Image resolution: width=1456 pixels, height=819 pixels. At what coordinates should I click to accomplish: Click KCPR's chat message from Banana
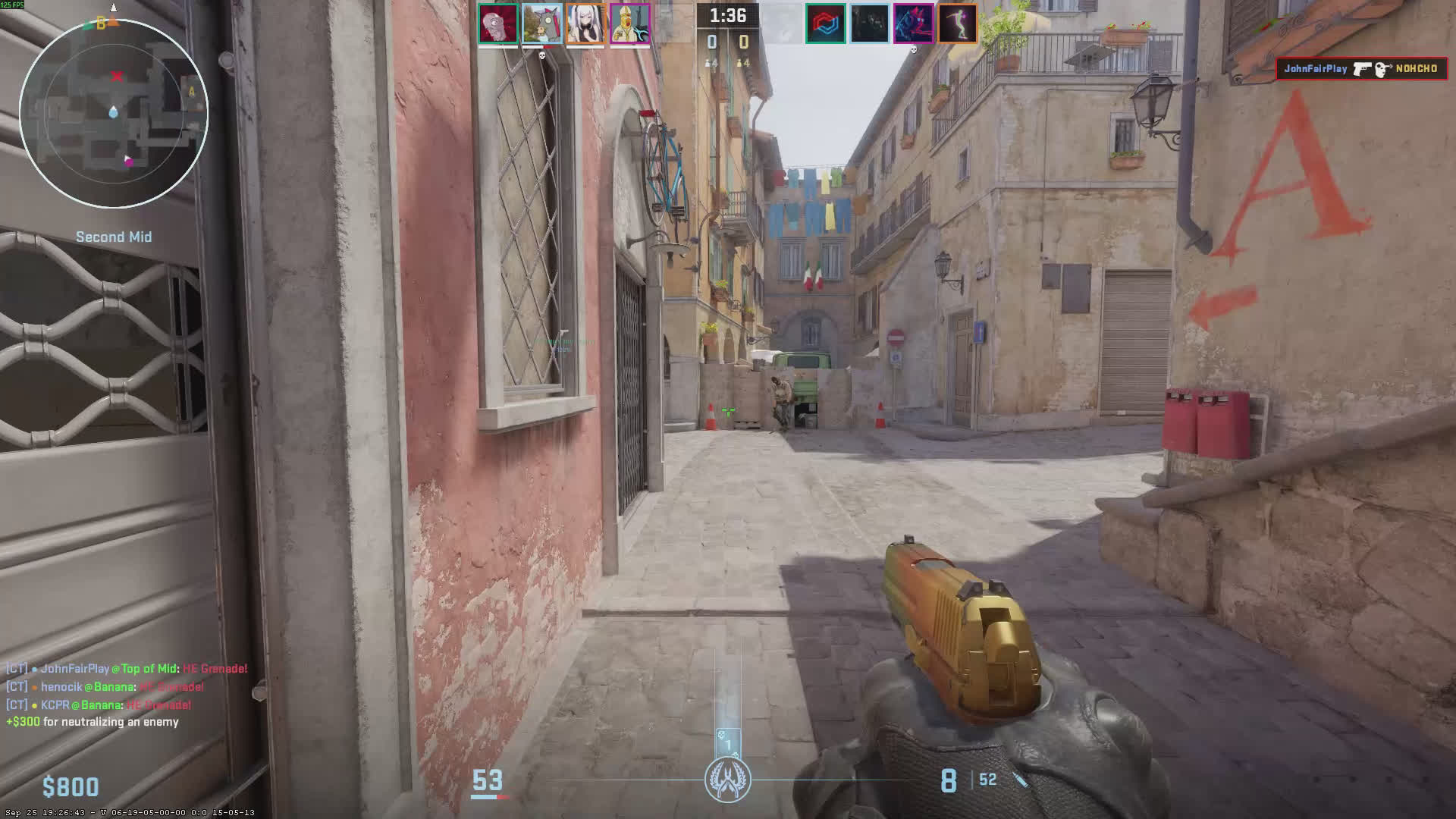click(99, 705)
